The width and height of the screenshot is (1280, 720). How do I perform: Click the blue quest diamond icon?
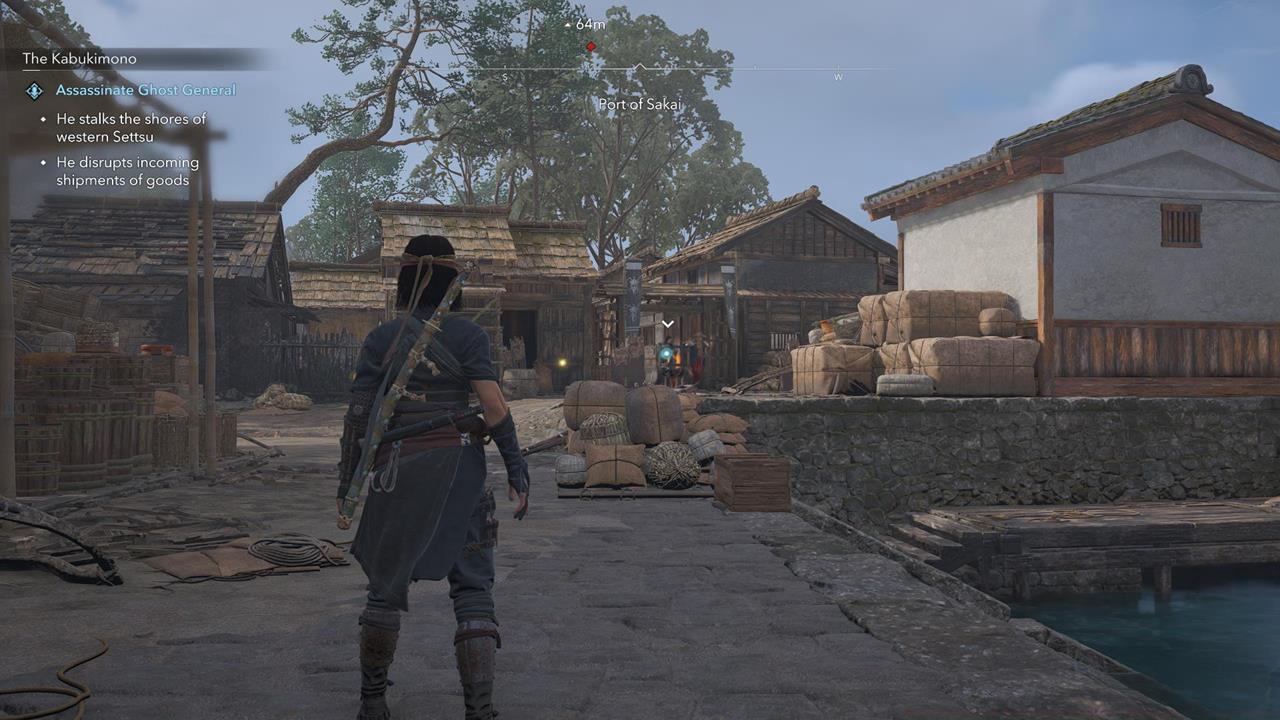pos(34,91)
